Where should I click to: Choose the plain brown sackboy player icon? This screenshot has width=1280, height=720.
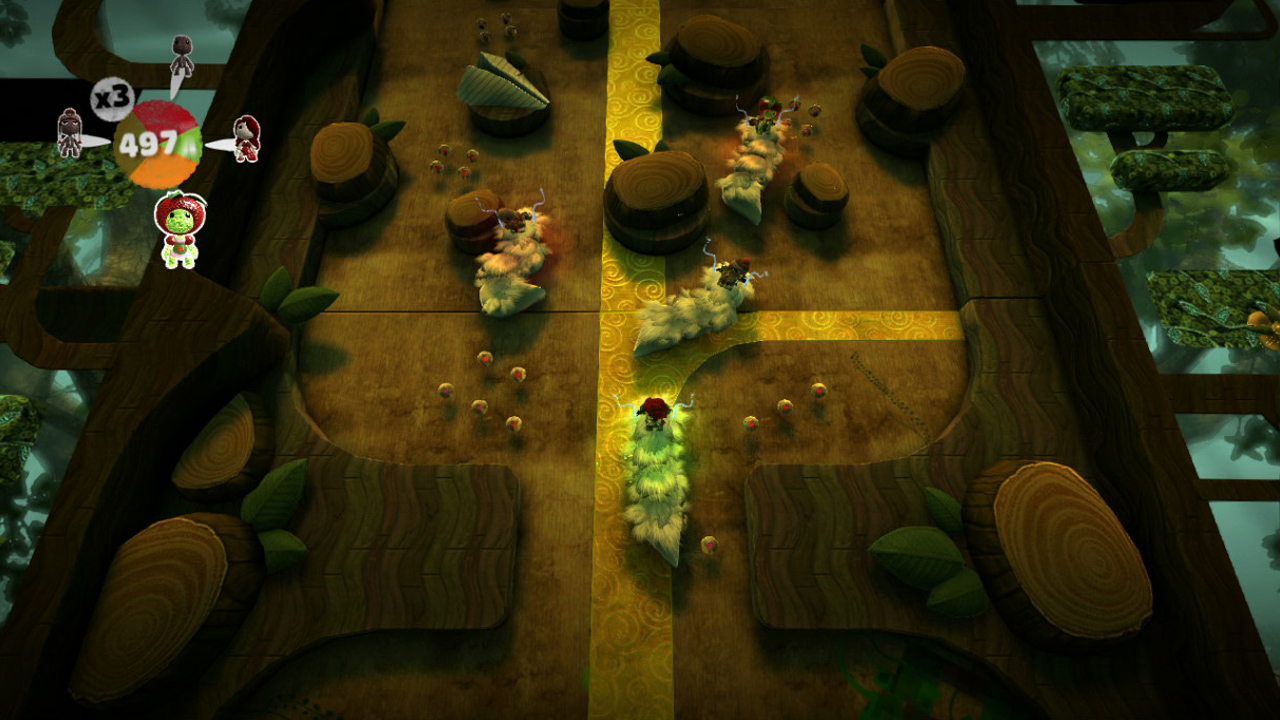tap(181, 56)
